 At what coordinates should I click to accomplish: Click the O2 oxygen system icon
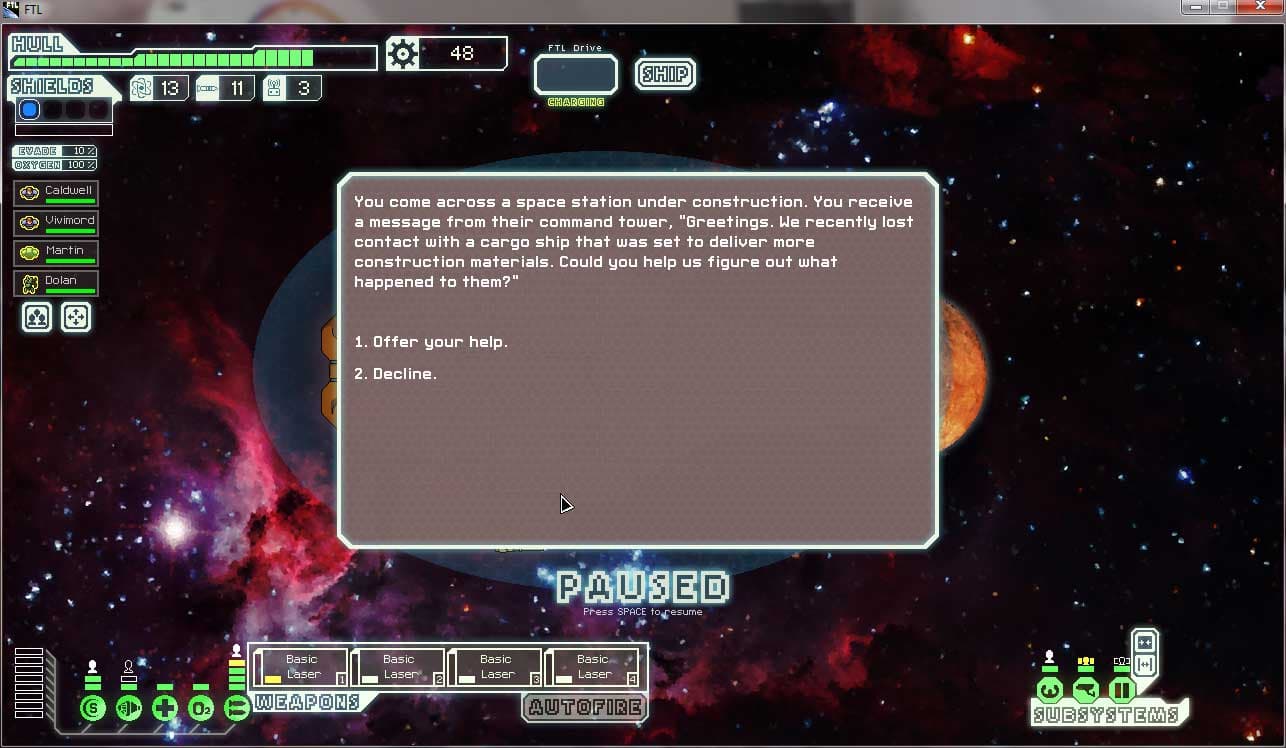pos(201,709)
